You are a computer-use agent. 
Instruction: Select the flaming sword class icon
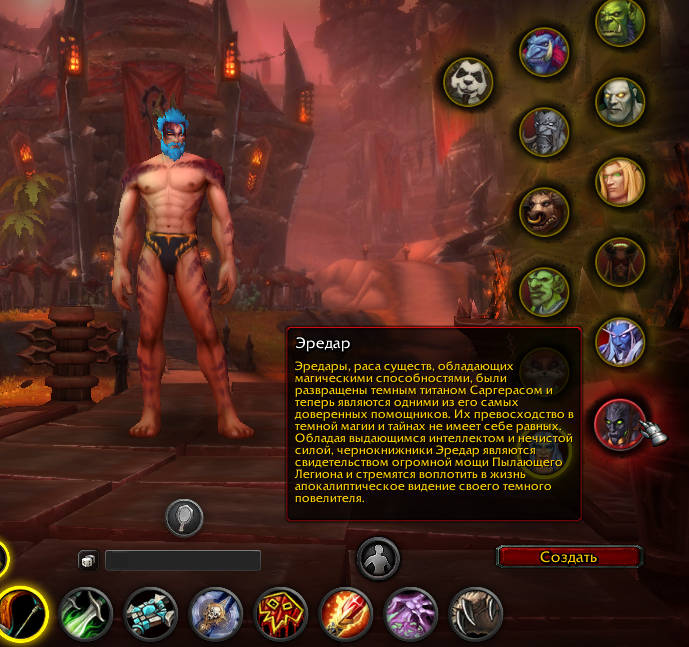tap(345, 613)
